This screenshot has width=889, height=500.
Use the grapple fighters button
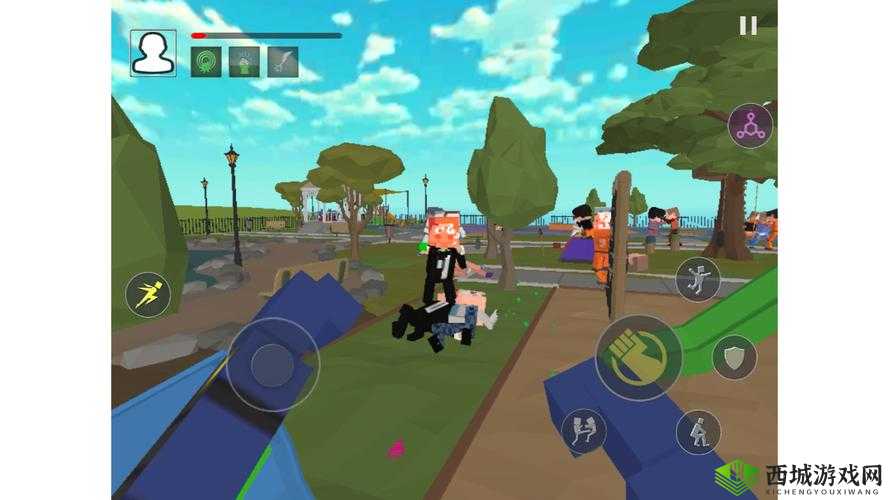coord(582,428)
